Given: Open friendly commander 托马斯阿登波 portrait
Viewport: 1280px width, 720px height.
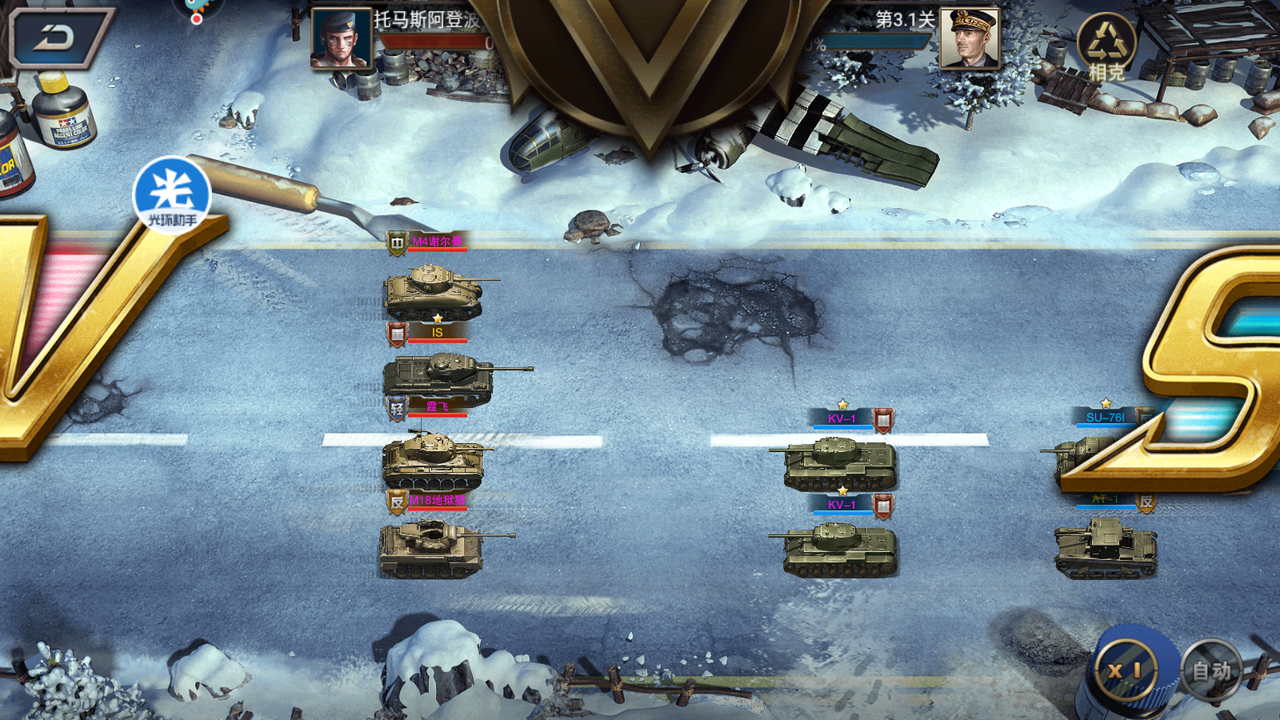Looking at the screenshot, I should [x=340, y=40].
